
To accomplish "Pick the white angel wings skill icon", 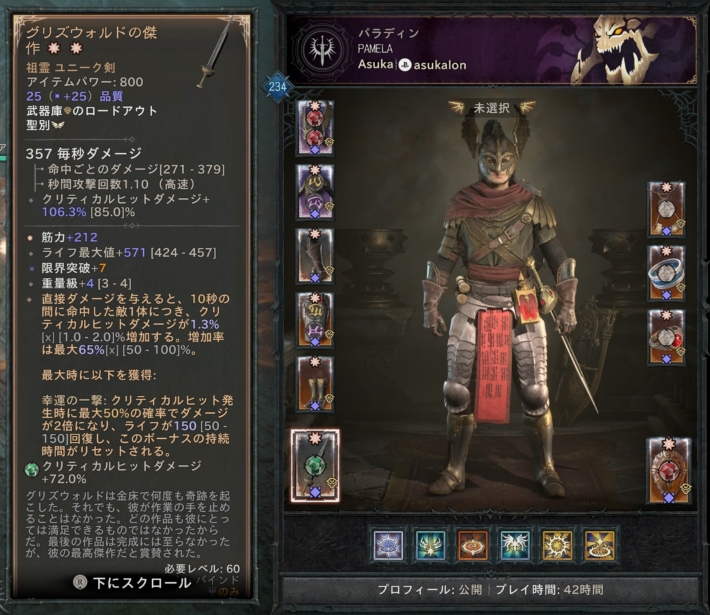I will pos(516,545).
